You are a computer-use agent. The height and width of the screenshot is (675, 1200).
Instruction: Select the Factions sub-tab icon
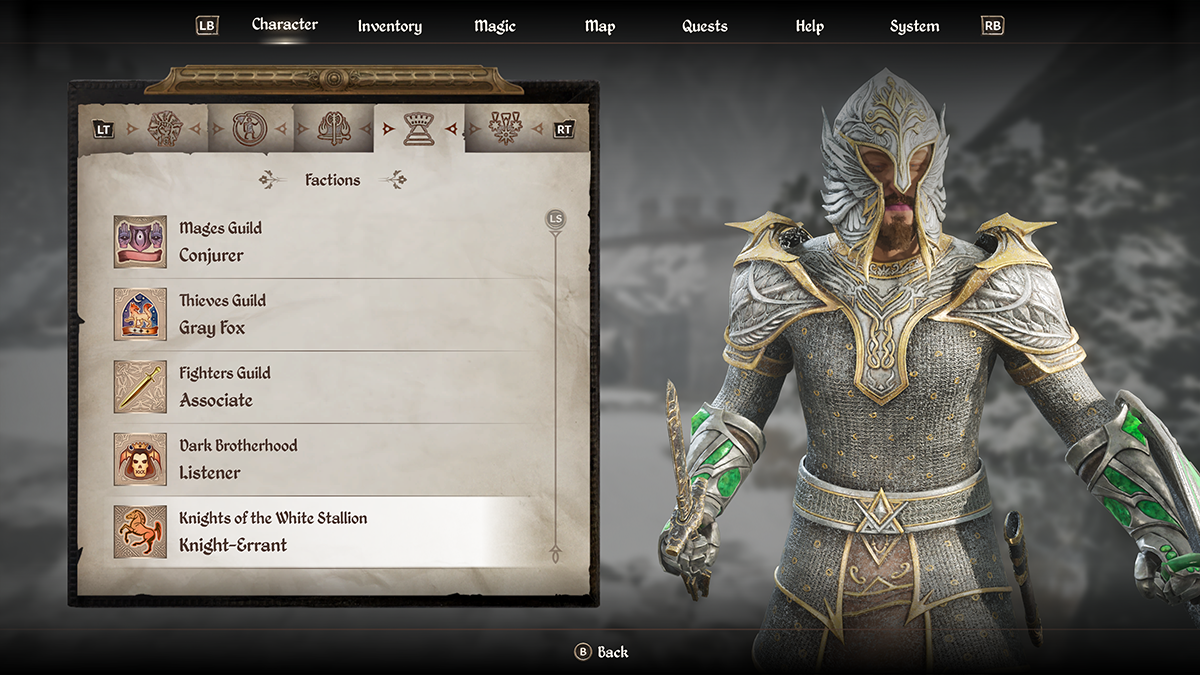[x=418, y=129]
